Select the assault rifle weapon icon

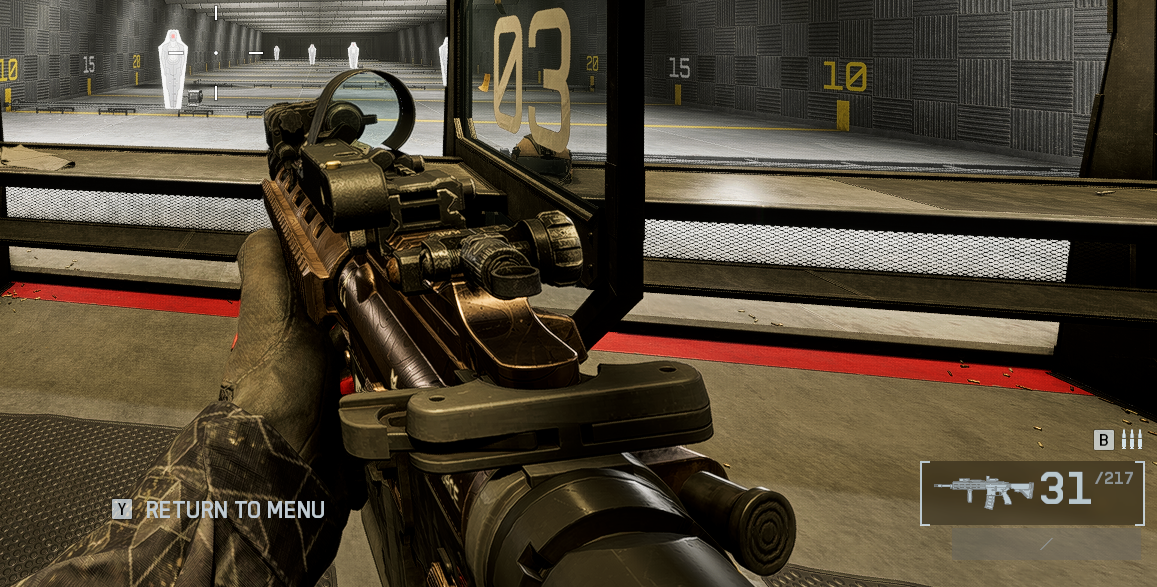pos(984,491)
